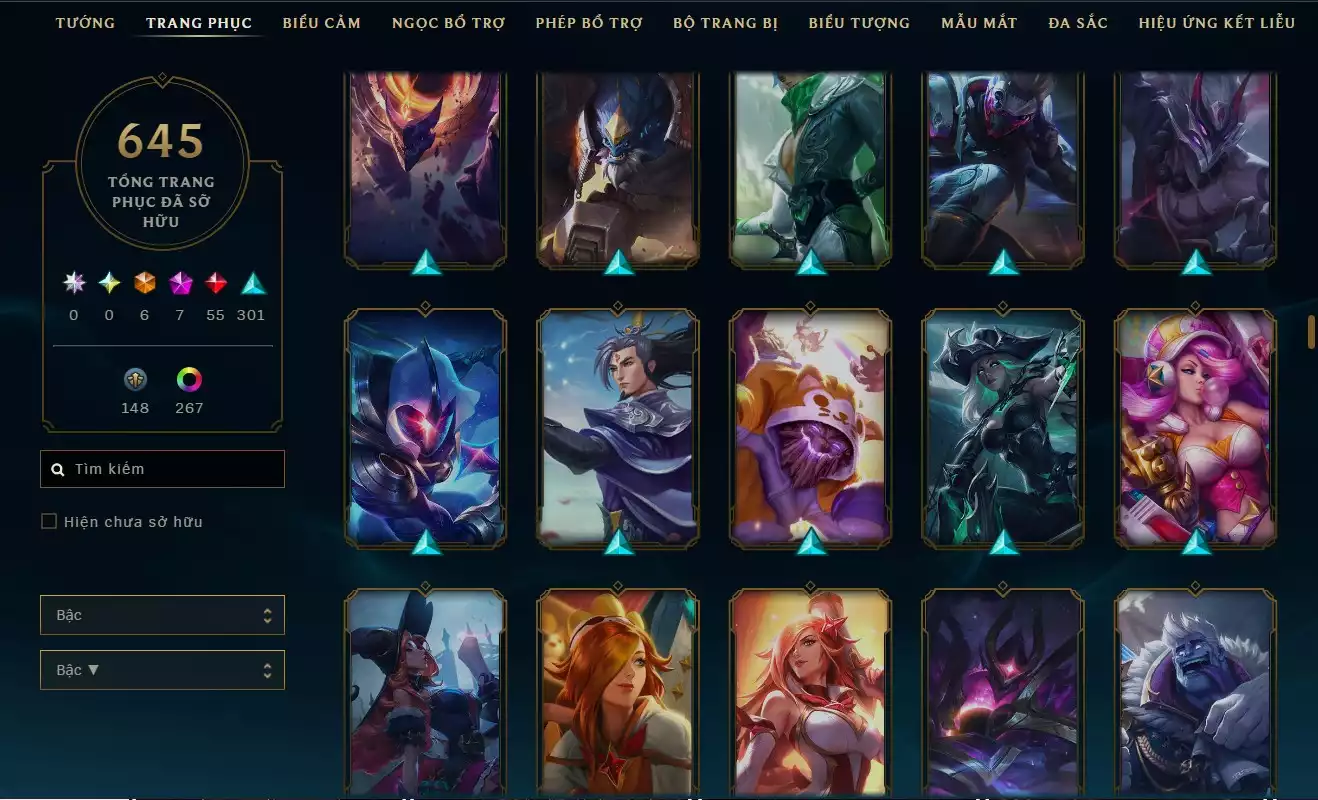This screenshot has width=1318, height=800.
Task: Click the chroma color wheel showing 267
Action: point(189,380)
